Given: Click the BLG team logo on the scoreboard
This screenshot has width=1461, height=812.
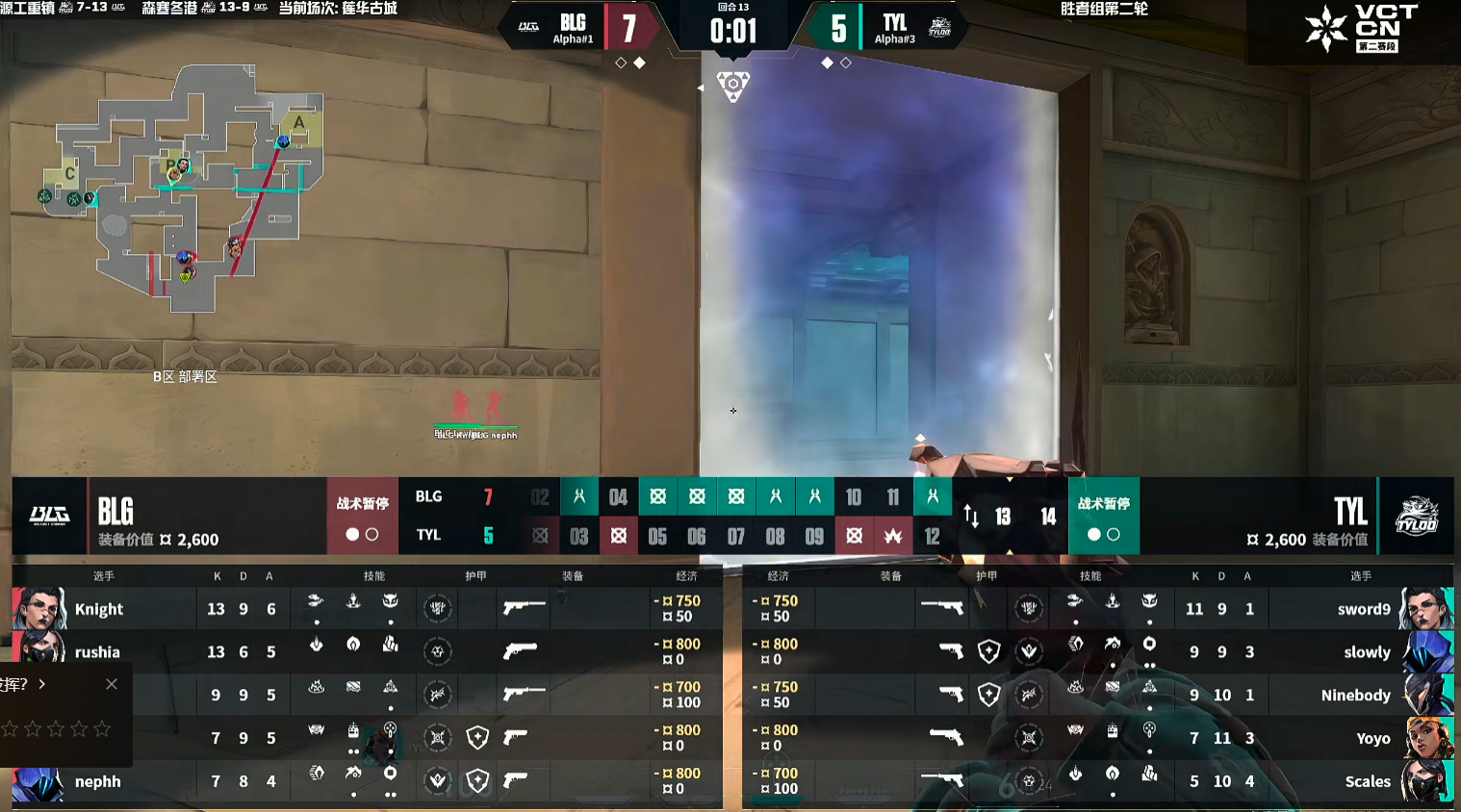Looking at the screenshot, I should click(x=49, y=516).
